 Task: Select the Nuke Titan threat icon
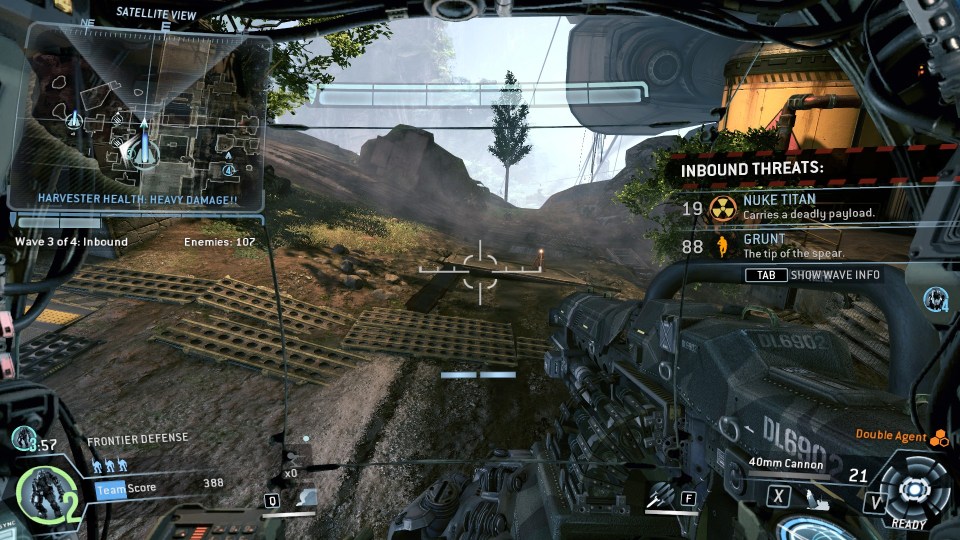click(723, 207)
